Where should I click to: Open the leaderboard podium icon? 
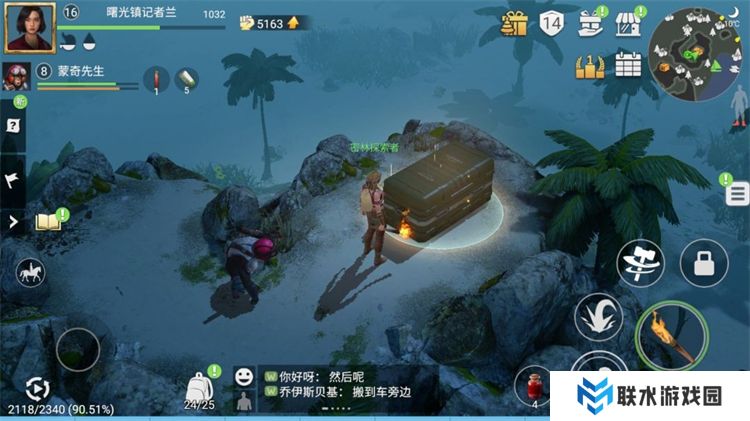tap(590, 65)
